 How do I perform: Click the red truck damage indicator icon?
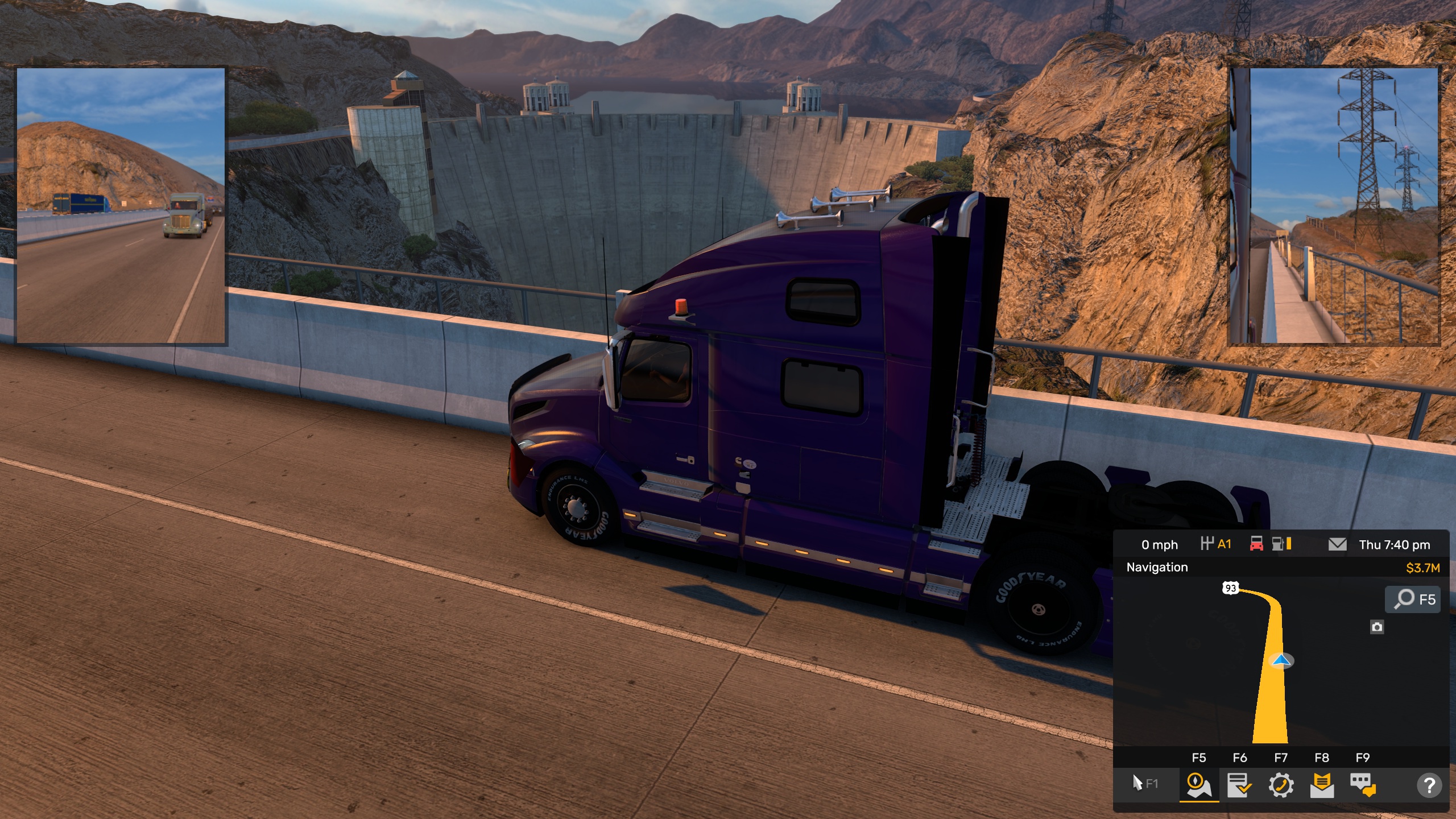1256,544
